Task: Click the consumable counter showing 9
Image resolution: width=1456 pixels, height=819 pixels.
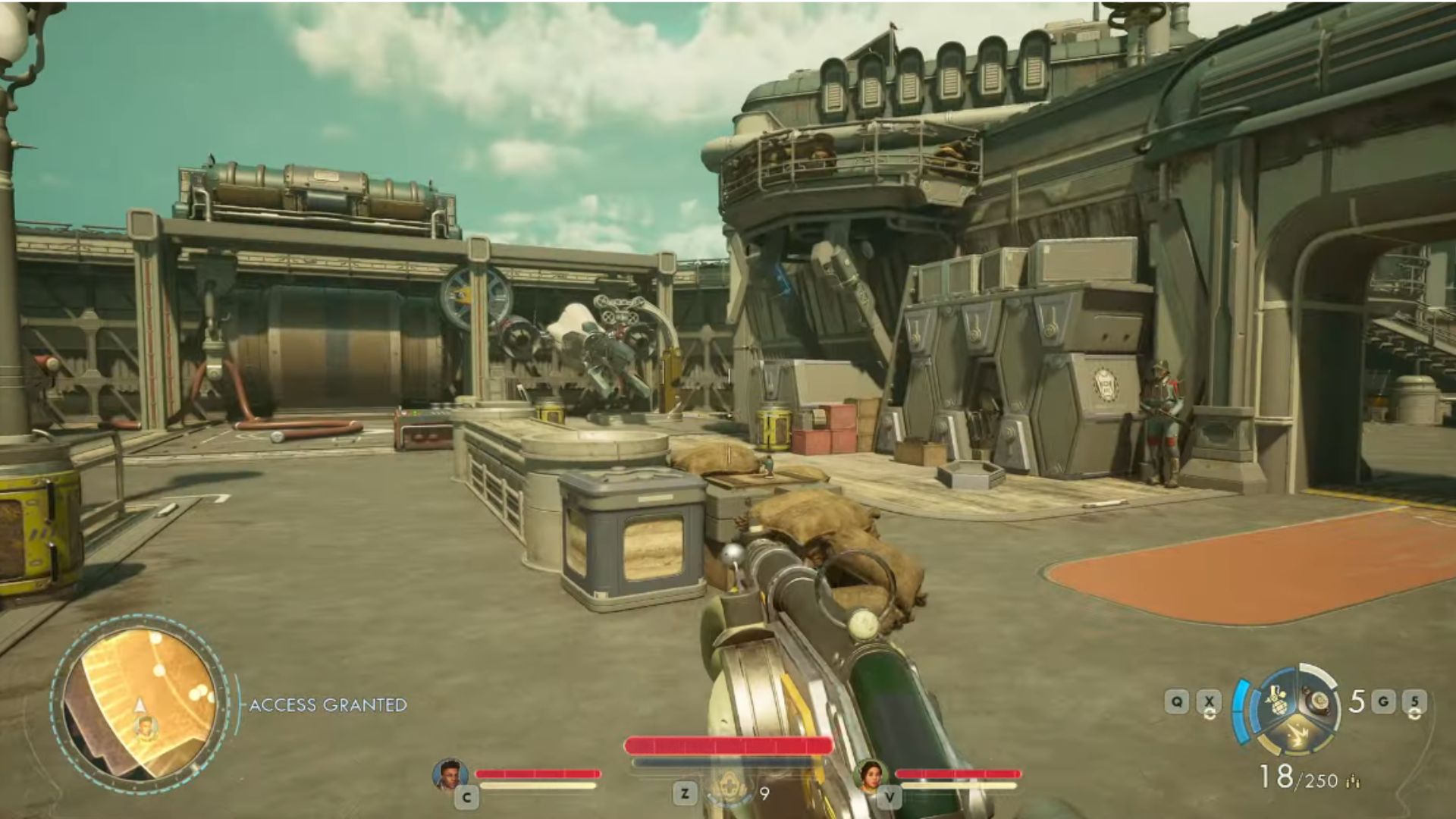Action: click(x=764, y=793)
